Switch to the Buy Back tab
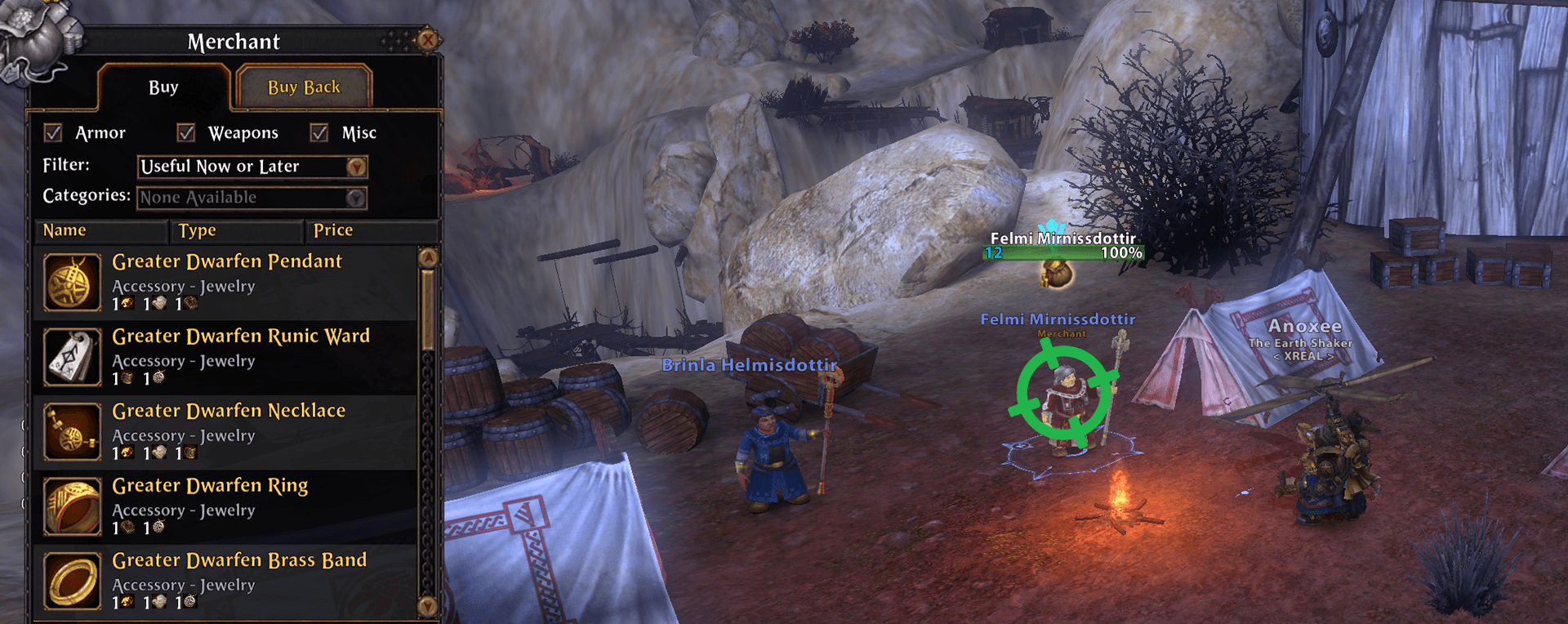Image resolution: width=1568 pixels, height=624 pixels. 304,87
